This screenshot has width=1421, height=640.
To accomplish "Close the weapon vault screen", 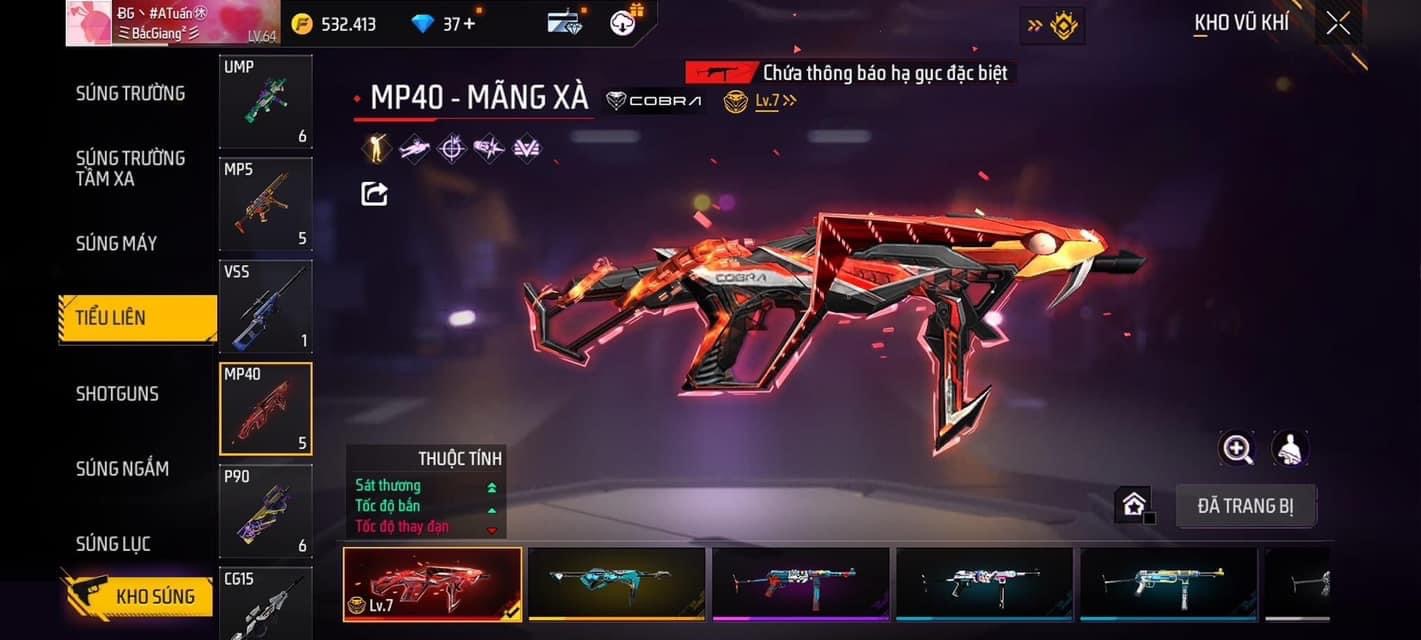I will [x=1338, y=23].
